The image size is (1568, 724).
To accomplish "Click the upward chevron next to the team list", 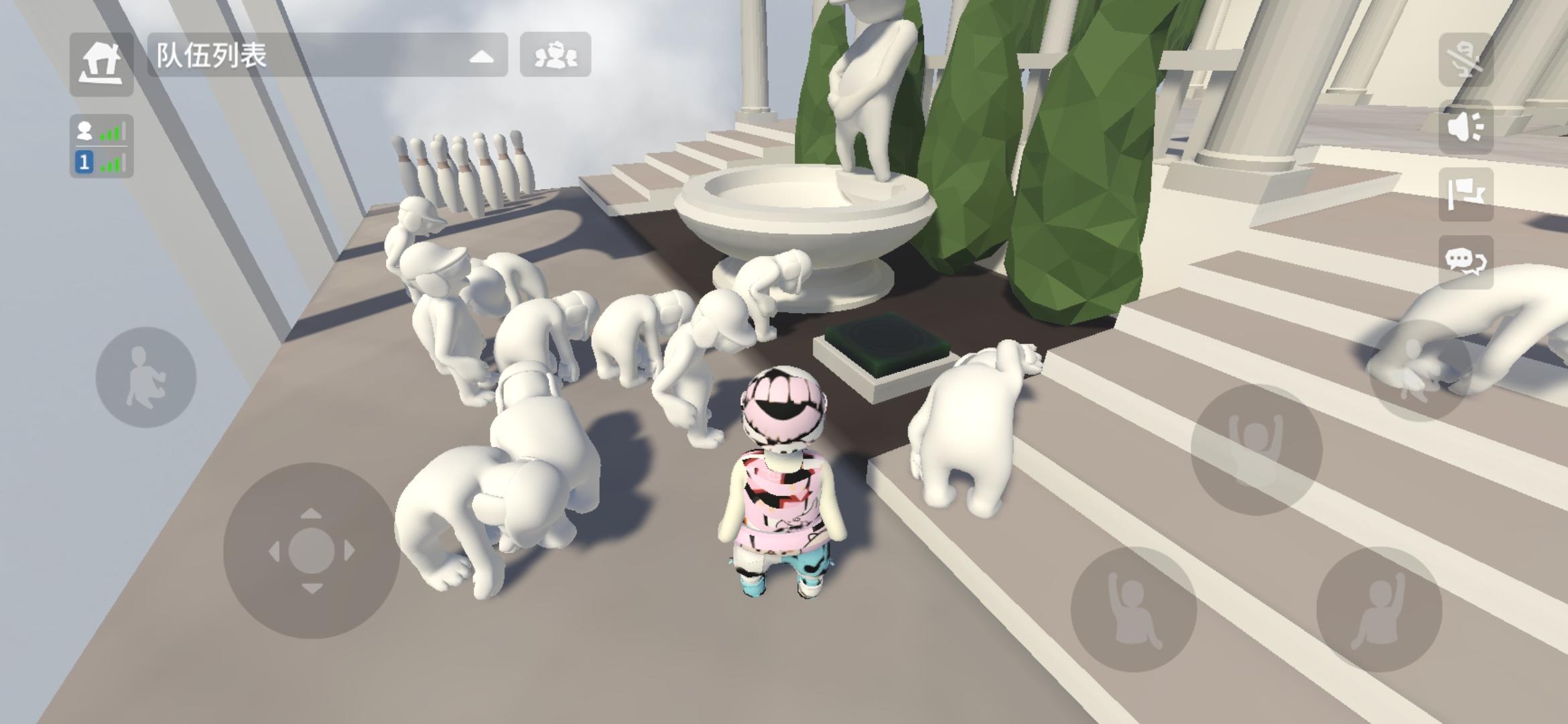I will [x=481, y=57].
